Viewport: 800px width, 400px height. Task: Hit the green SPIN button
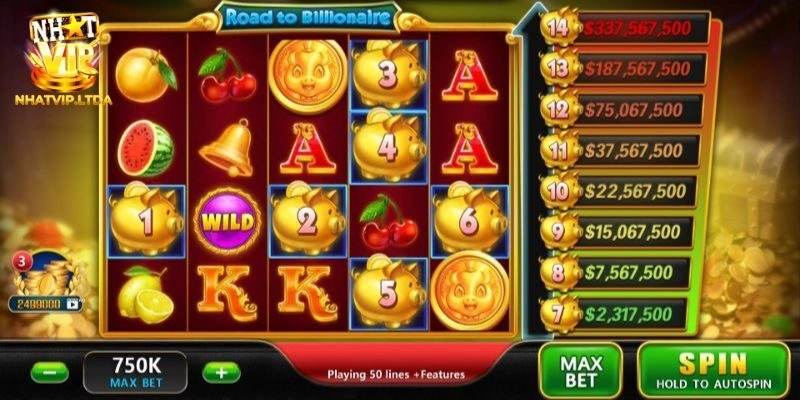pos(713,370)
